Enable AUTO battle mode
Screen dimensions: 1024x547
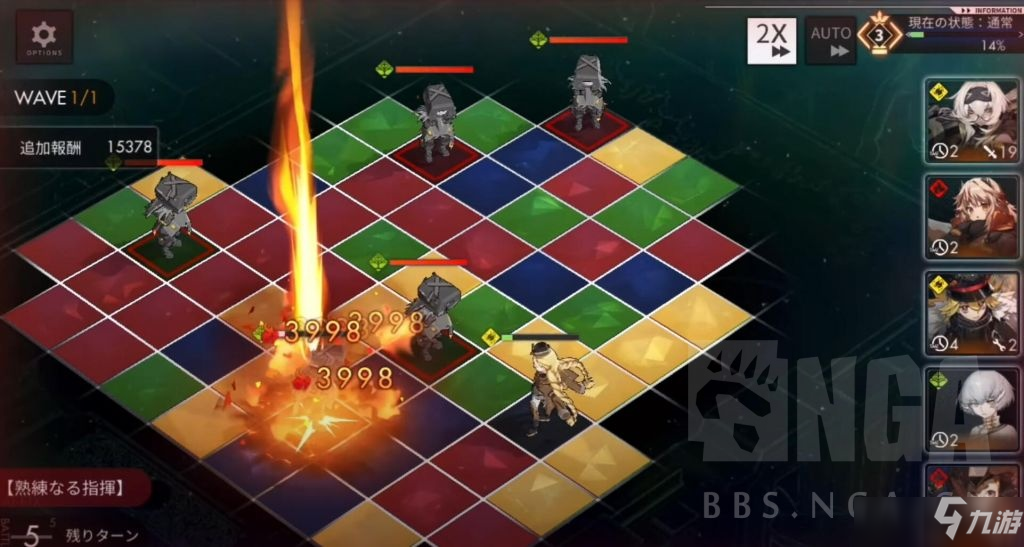click(x=831, y=40)
